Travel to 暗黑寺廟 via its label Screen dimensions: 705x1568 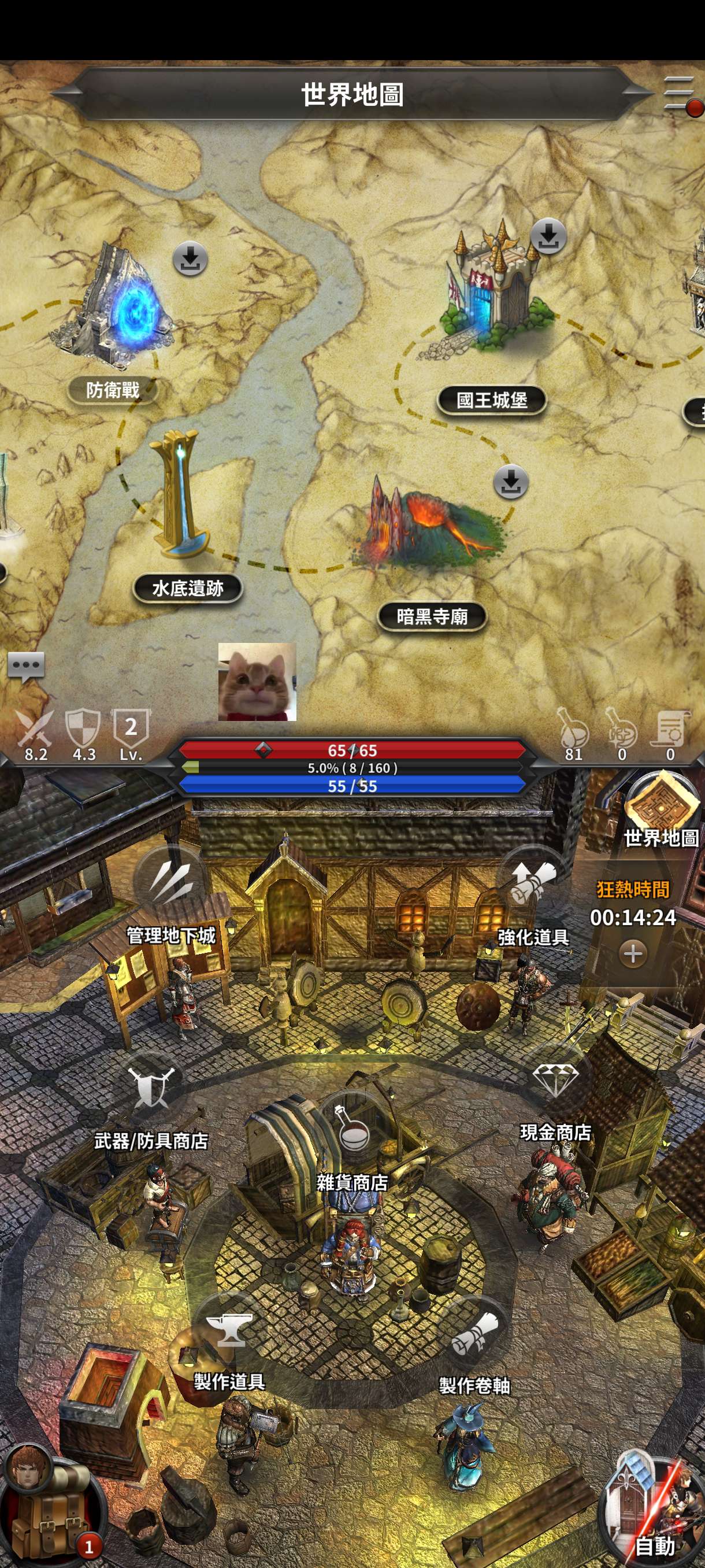pyautogui.click(x=432, y=616)
